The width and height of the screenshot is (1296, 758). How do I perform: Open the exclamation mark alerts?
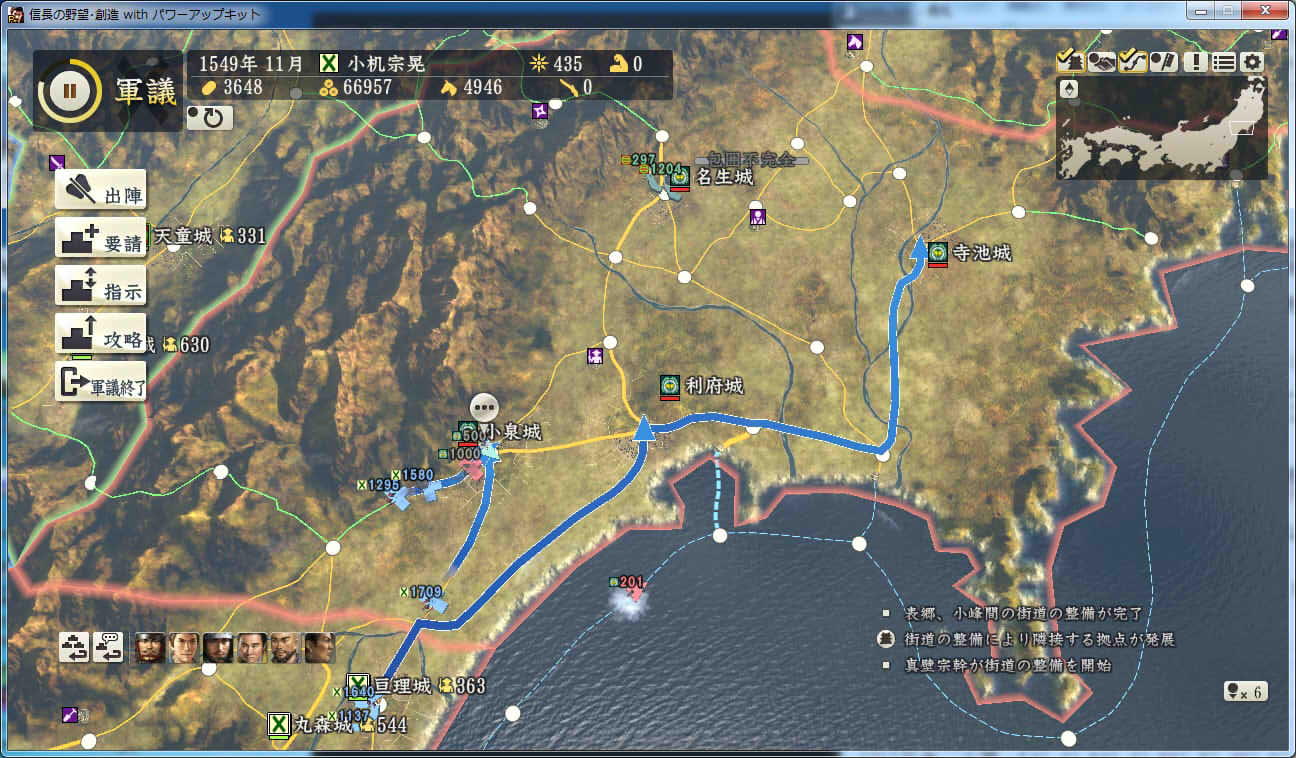coord(1194,62)
